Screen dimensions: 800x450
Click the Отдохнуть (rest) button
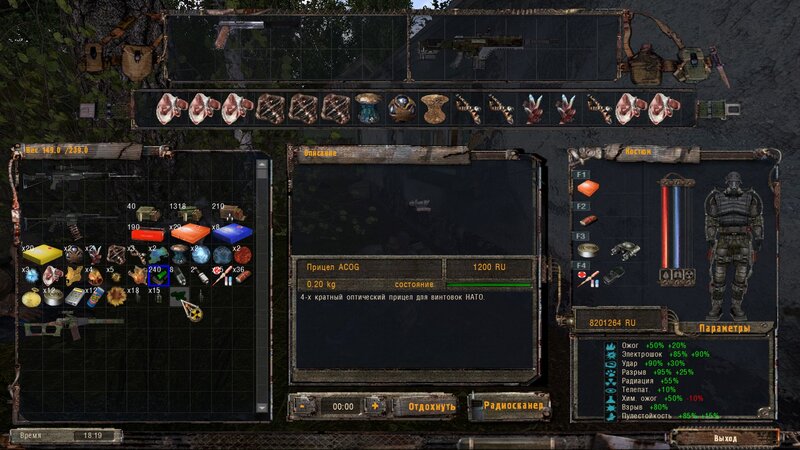(425, 407)
